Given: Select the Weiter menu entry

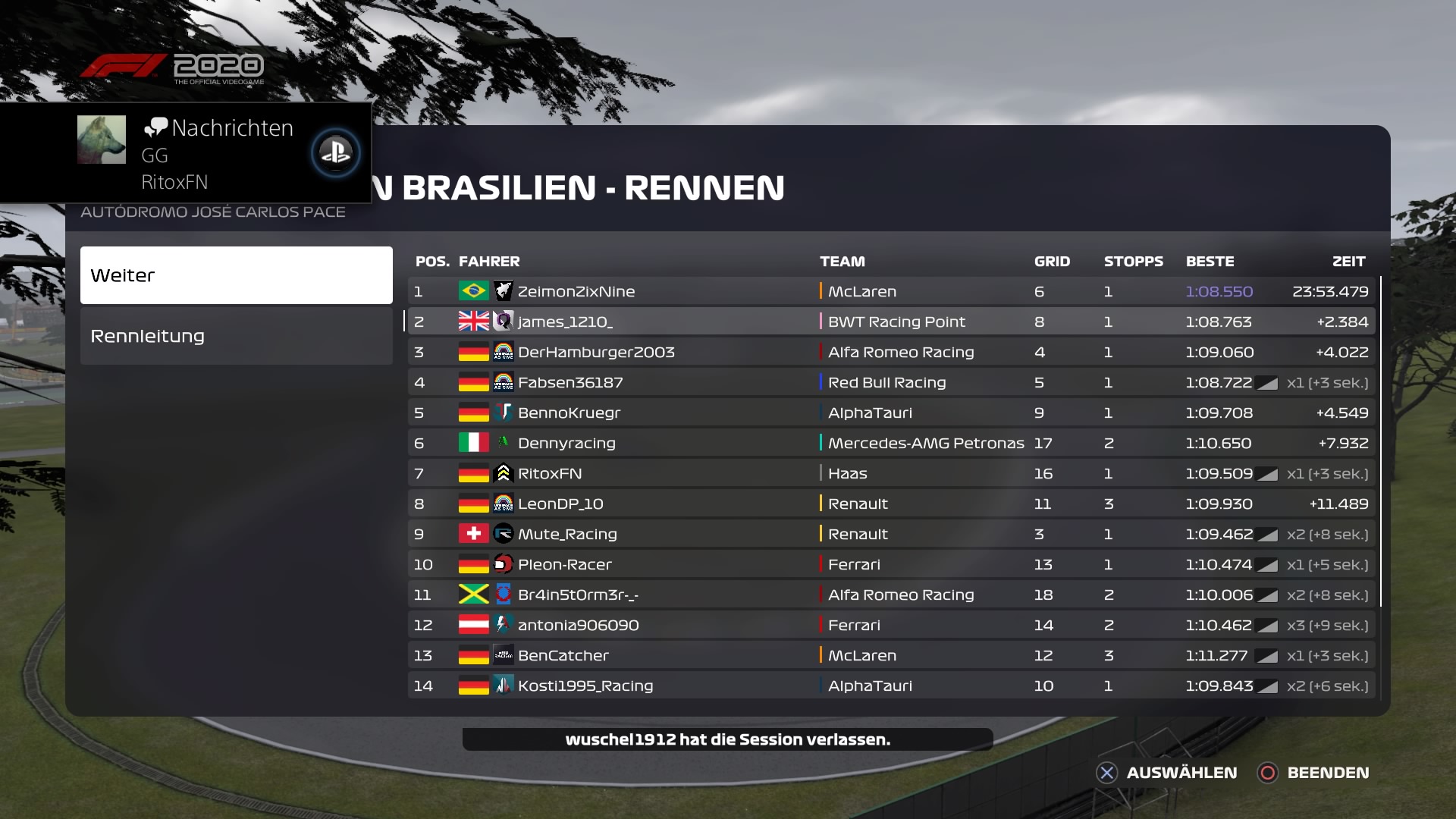Looking at the screenshot, I should tap(236, 275).
